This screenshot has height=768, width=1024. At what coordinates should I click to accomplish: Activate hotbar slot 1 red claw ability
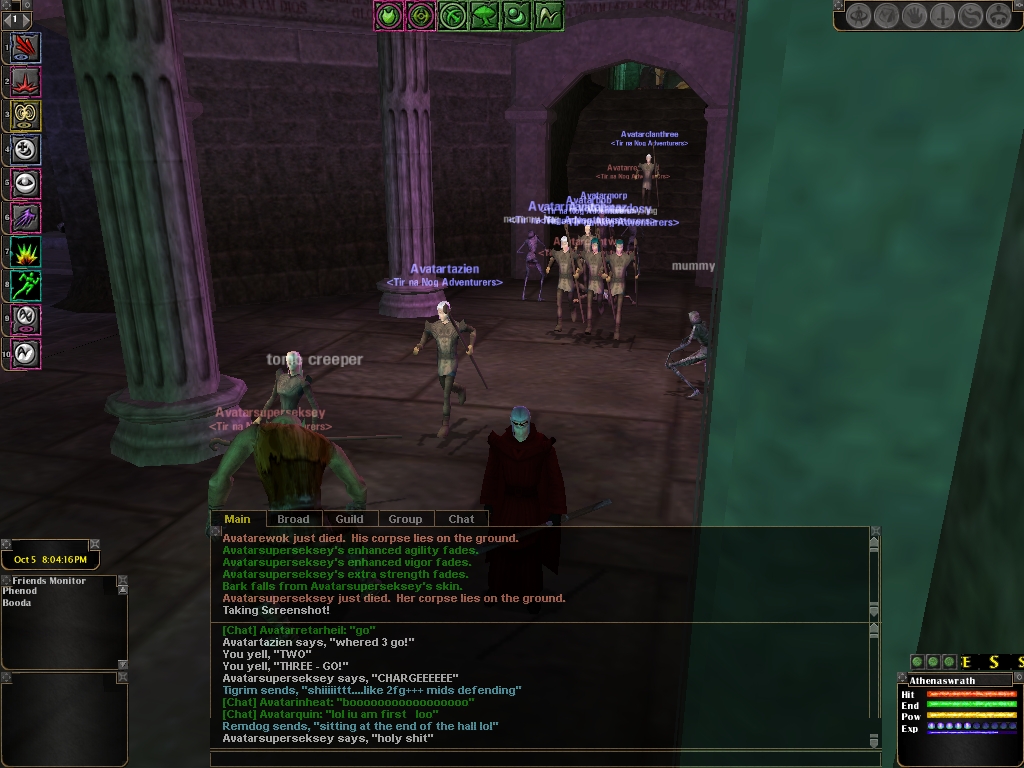[x=26, y=46]
